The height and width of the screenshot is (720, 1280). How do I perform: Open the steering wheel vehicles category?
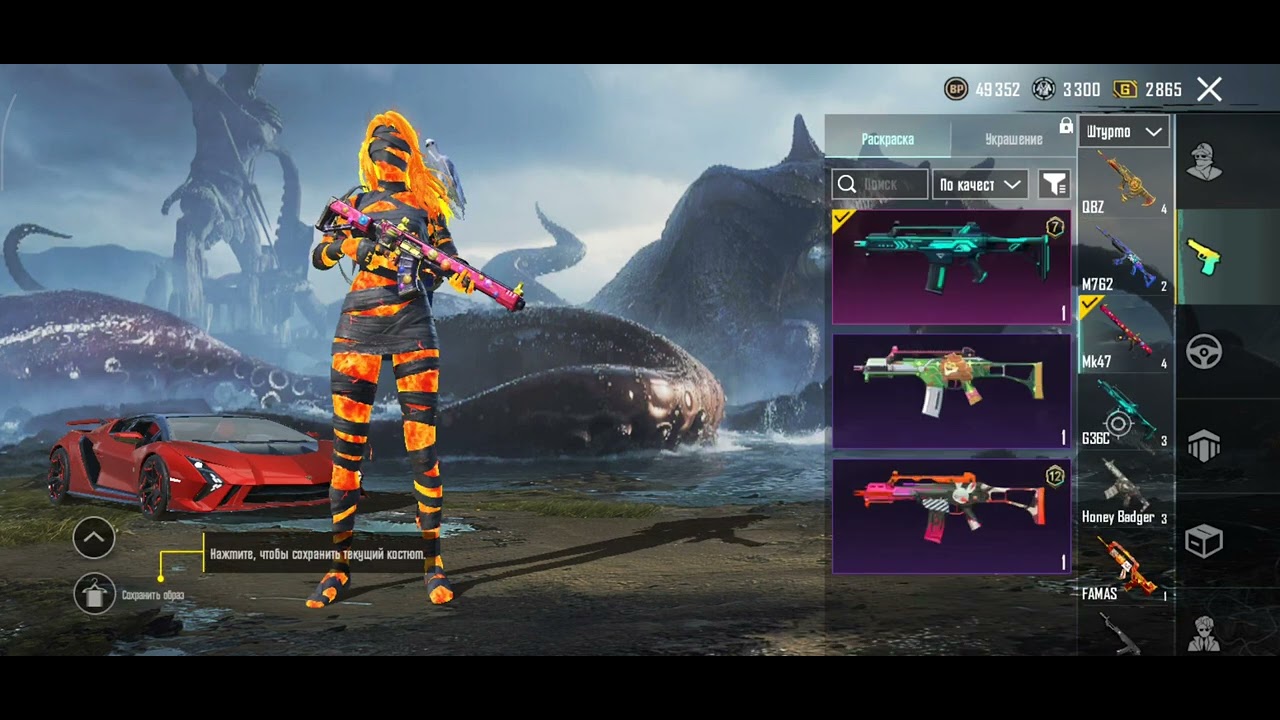pyautogui.click(x=1204, y=351)
